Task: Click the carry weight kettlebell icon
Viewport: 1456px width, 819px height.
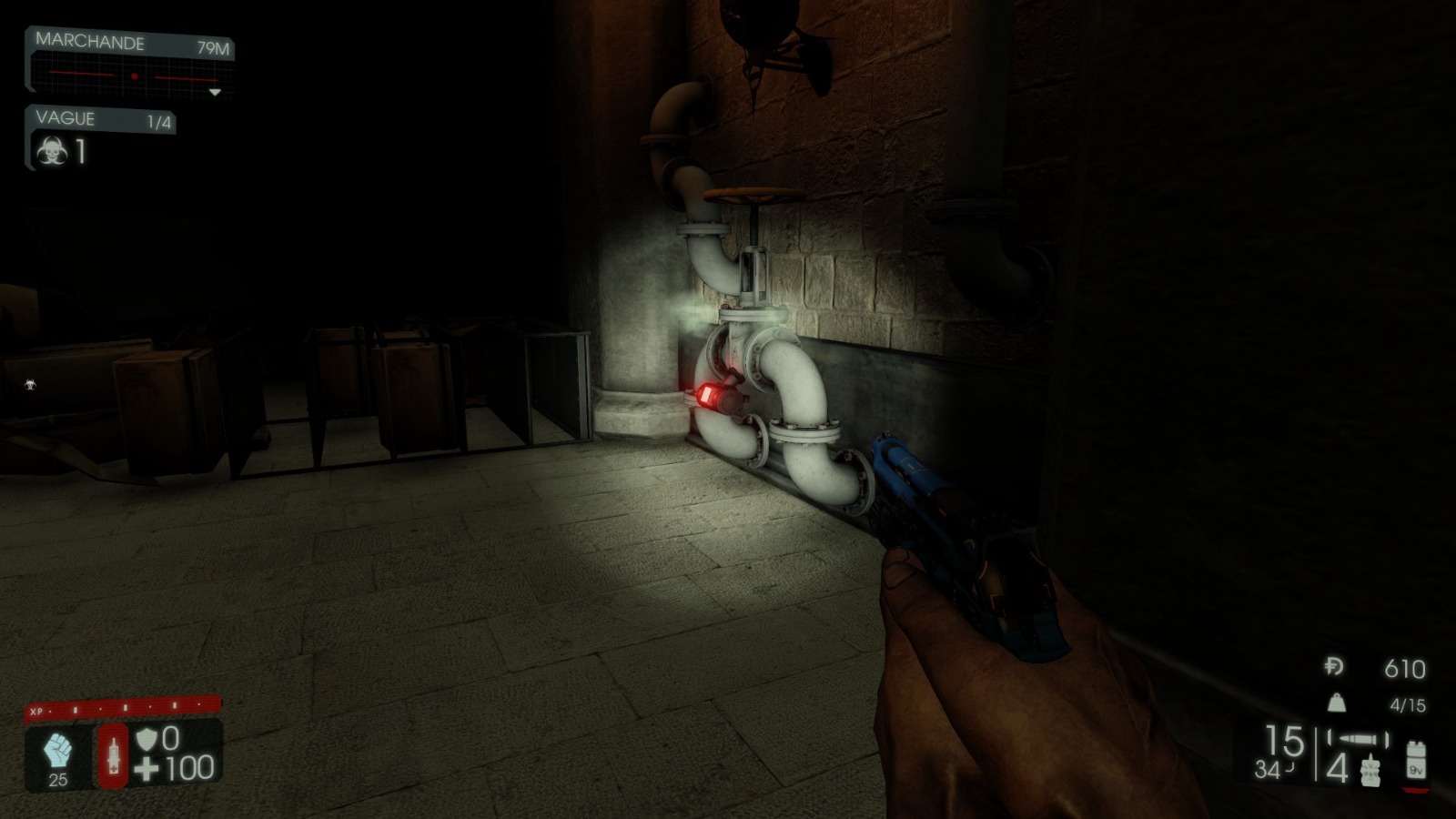Action: coord(1336,703)
